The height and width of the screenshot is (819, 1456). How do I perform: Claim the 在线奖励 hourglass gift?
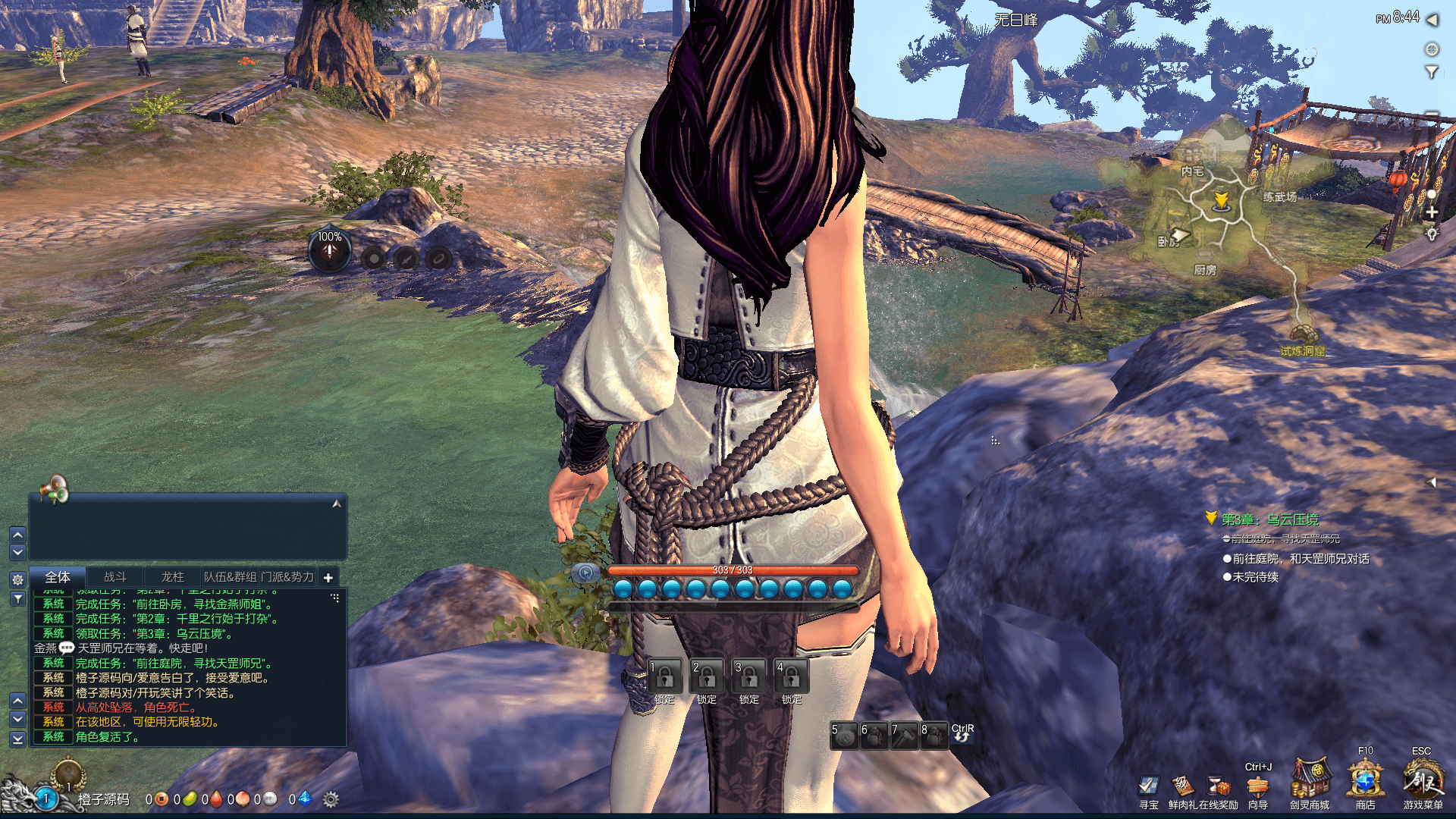1218,786
